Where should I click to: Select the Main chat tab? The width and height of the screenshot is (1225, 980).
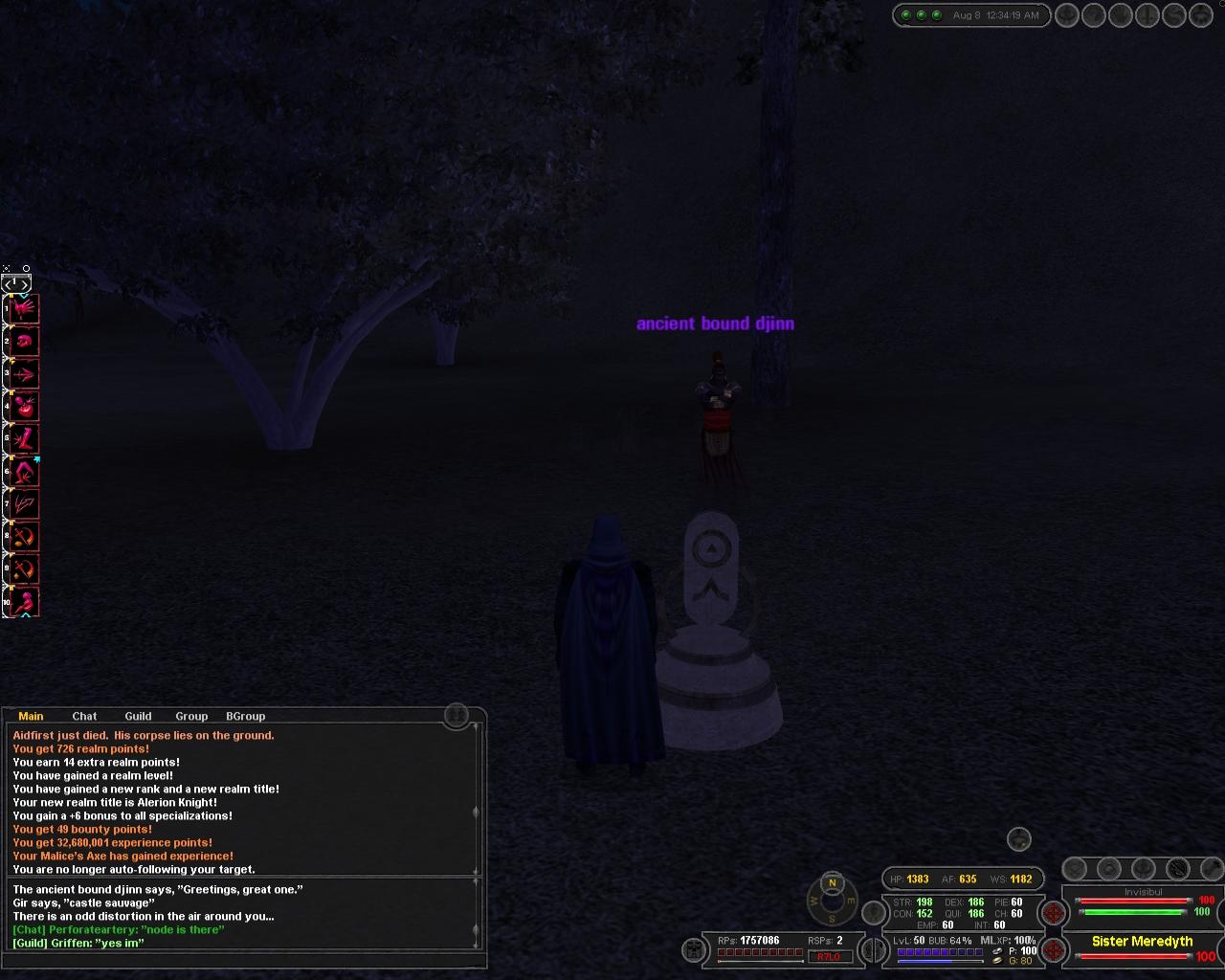31,716
